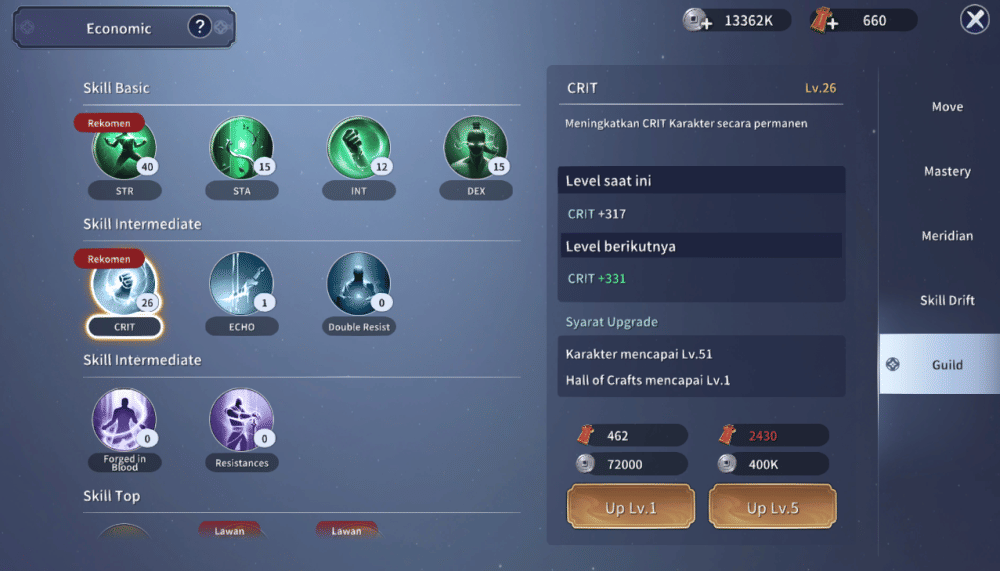Pick the DEX skill icon
The image size is (1000, 571).
coord(475,150)
